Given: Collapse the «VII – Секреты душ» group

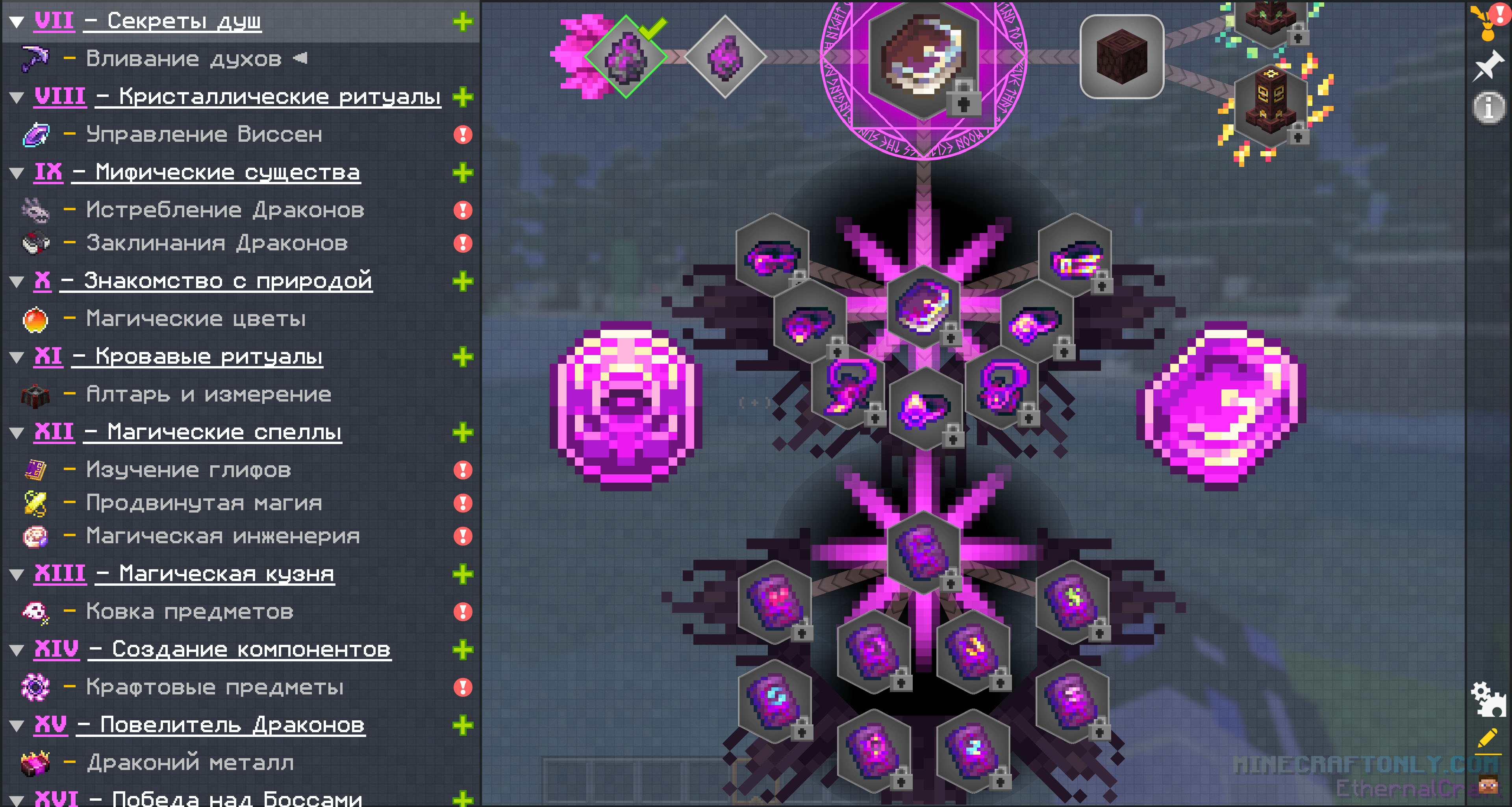Looking at the screenshot, I should tap(17, 22).
